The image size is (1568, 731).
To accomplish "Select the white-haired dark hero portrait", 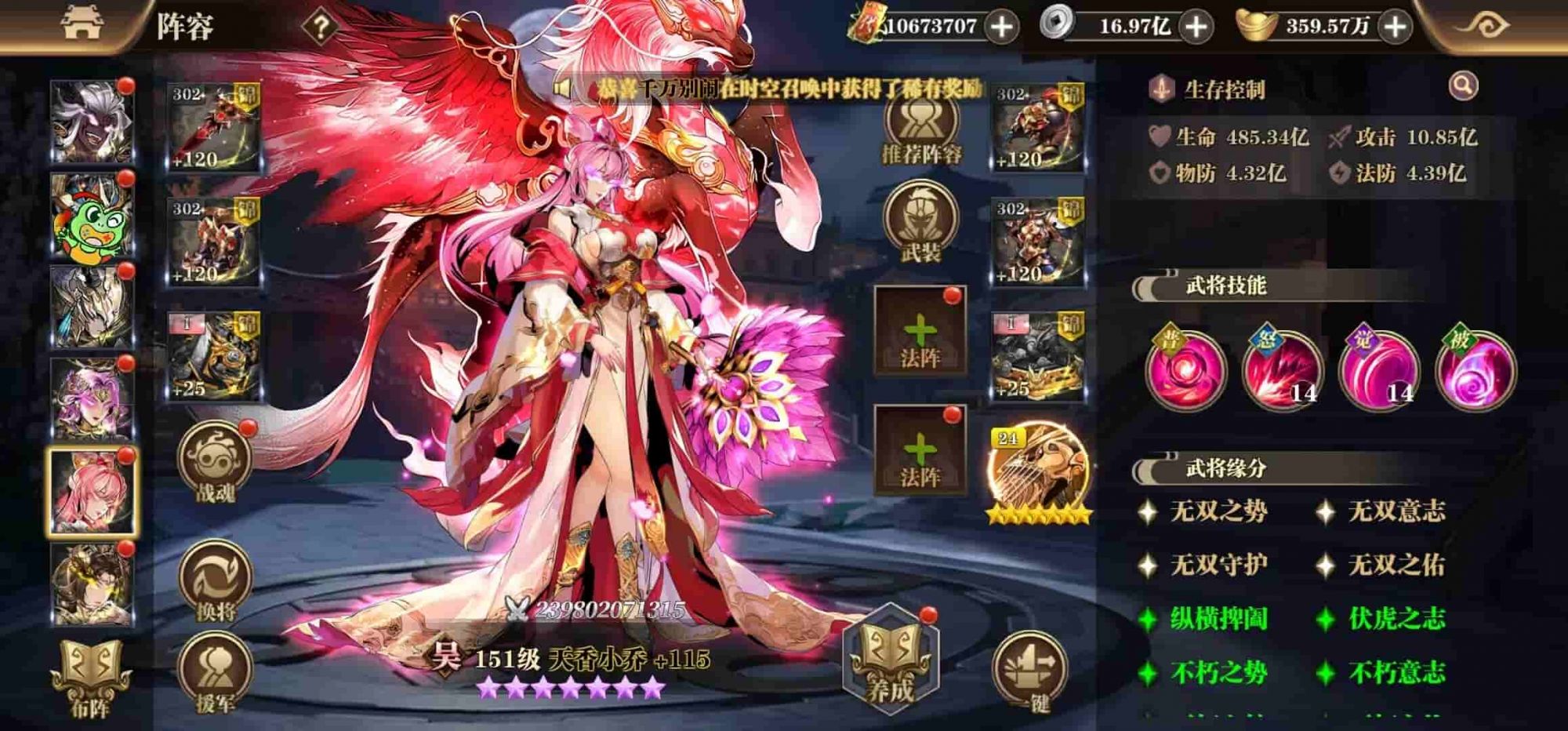I will [x=93, y=122].
